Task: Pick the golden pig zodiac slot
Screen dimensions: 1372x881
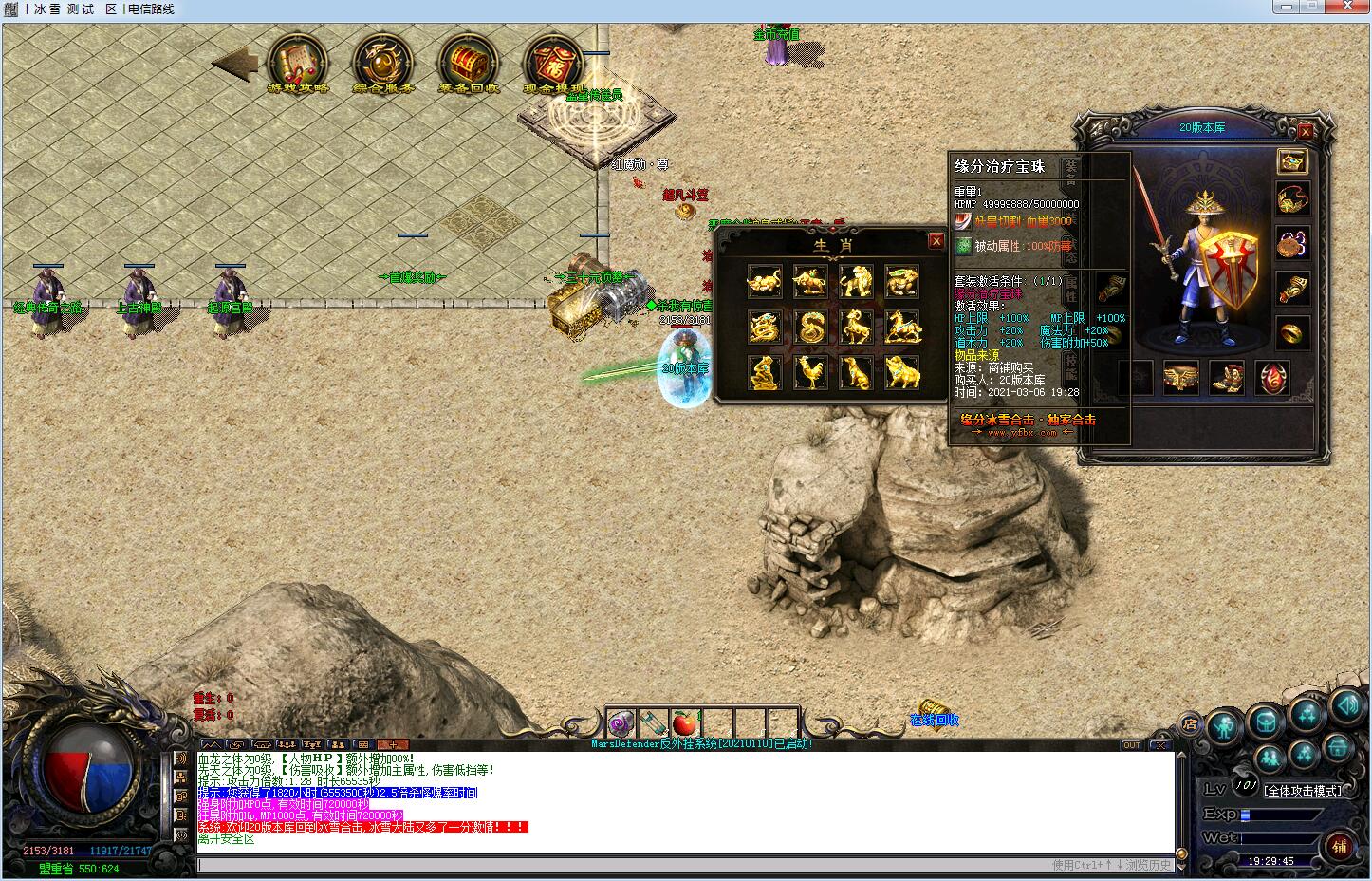Action: tap(901, 372)
